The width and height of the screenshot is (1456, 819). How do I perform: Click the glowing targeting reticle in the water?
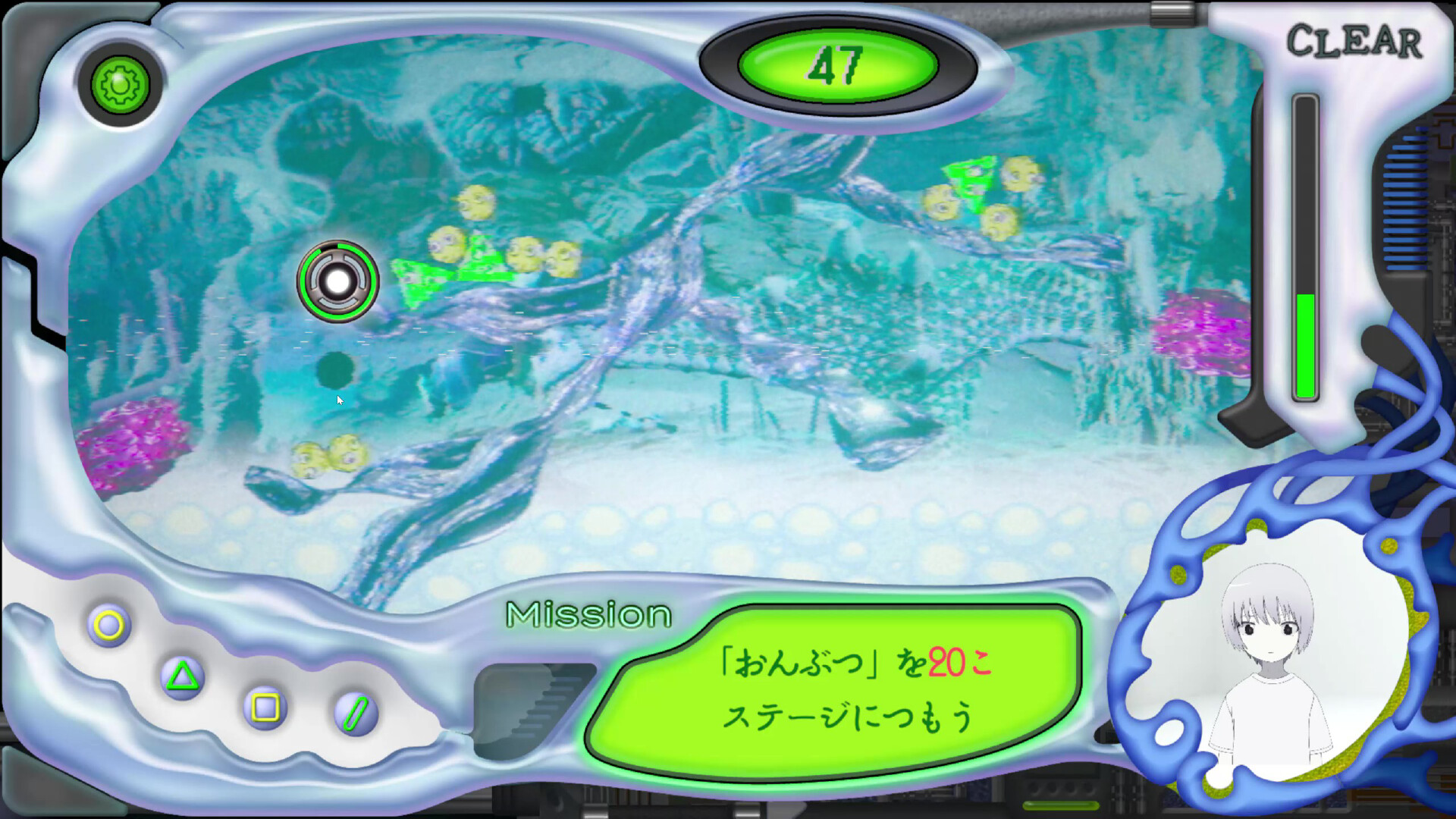point(339,281)
